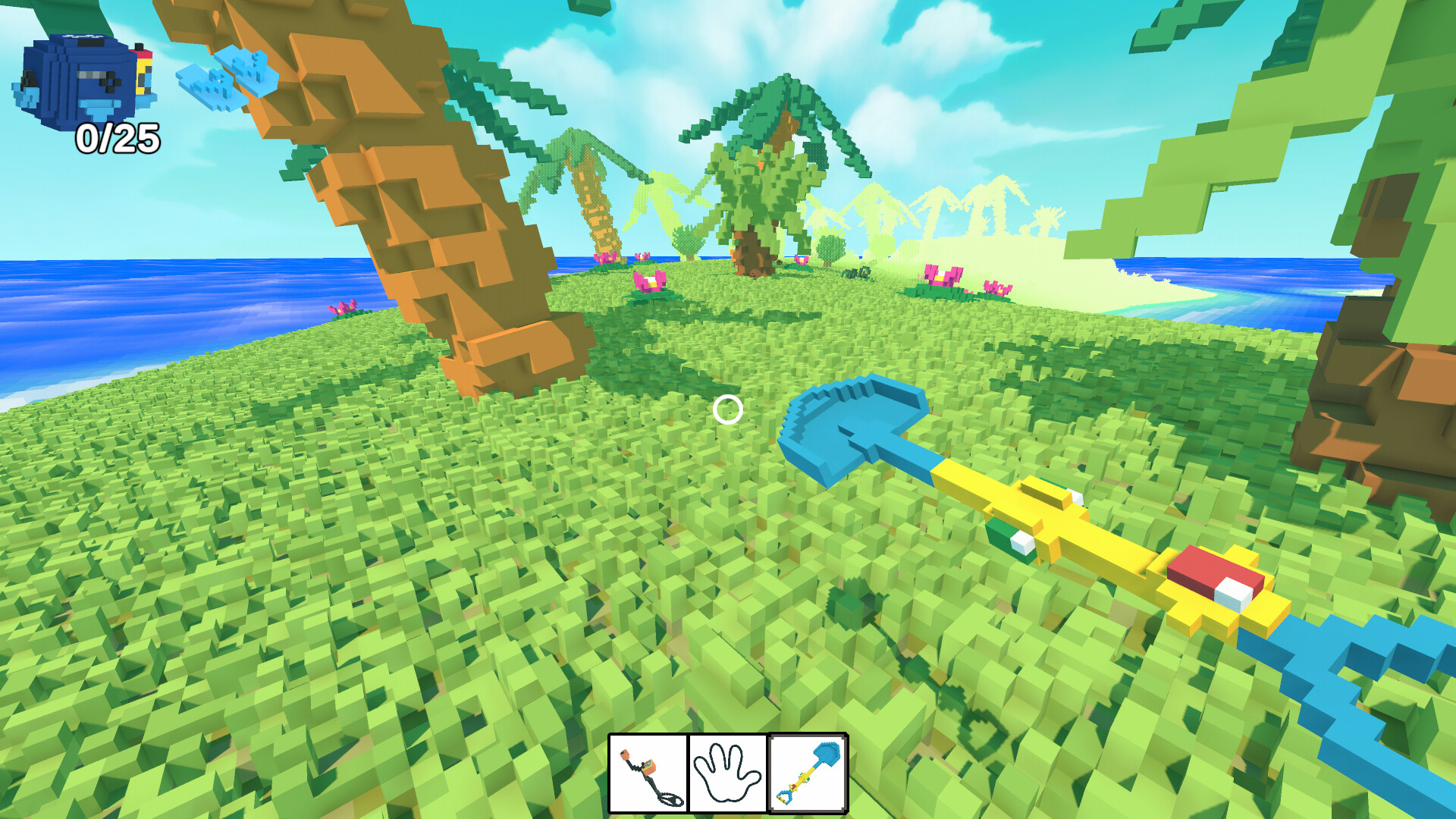Click the crosshair circle at screen center
Viewport: 1456px width, 819px height.
tap(727, 410)
